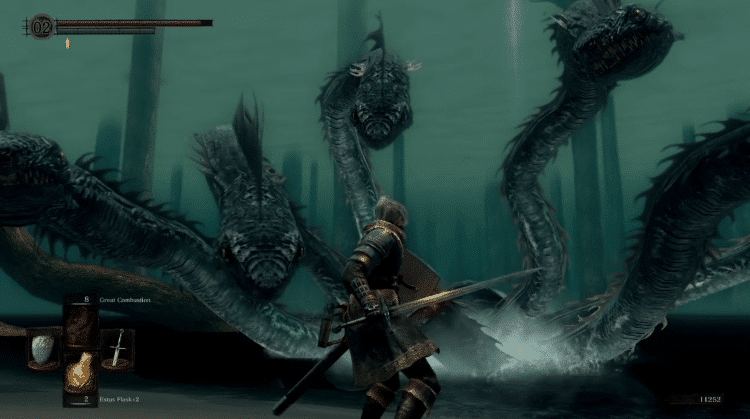
Task: Click the status effect icon under the health bar
Action: click(x=67, y=43)
